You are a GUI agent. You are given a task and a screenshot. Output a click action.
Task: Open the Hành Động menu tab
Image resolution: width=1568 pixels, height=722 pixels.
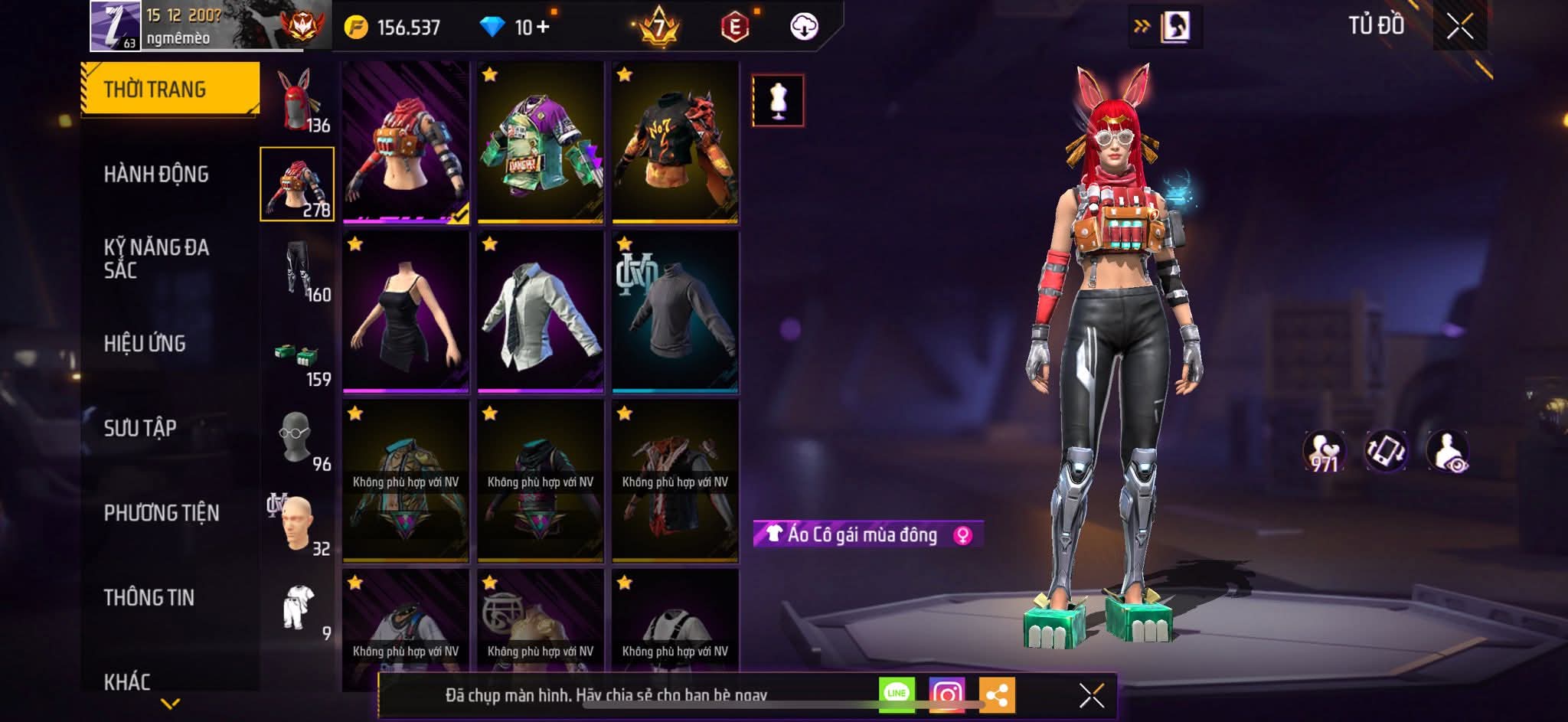point(156,175)
